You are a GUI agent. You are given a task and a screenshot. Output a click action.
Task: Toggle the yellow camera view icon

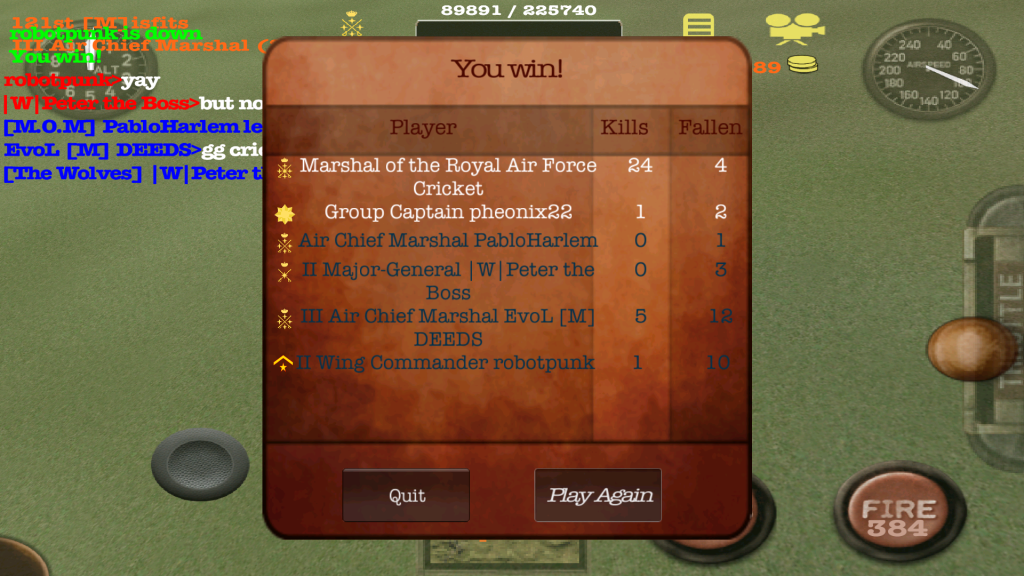tap(794, 28)
